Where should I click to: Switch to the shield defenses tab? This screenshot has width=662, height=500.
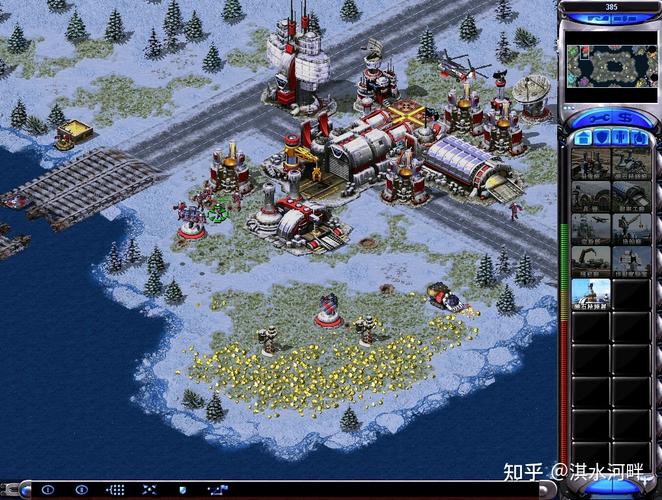600,139
